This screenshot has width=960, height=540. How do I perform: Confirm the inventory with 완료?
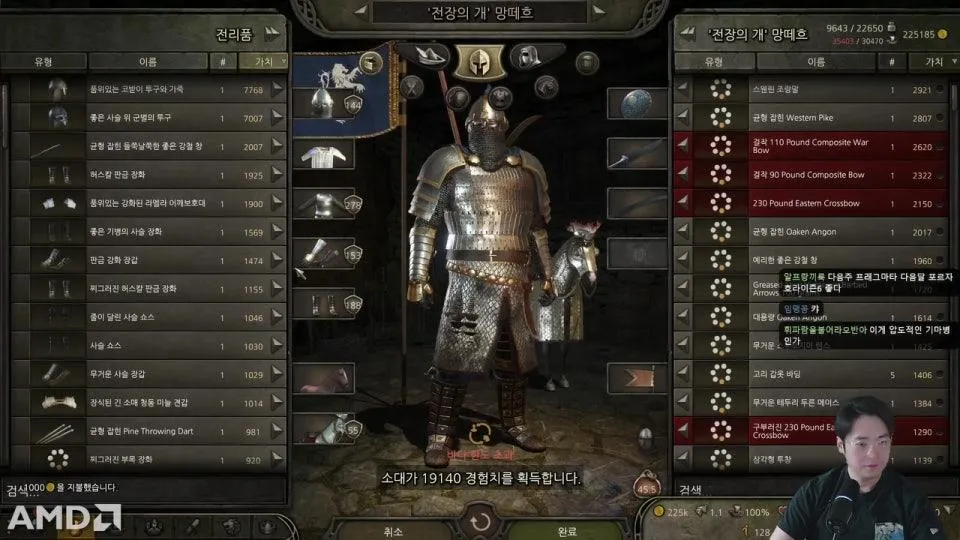566,531
